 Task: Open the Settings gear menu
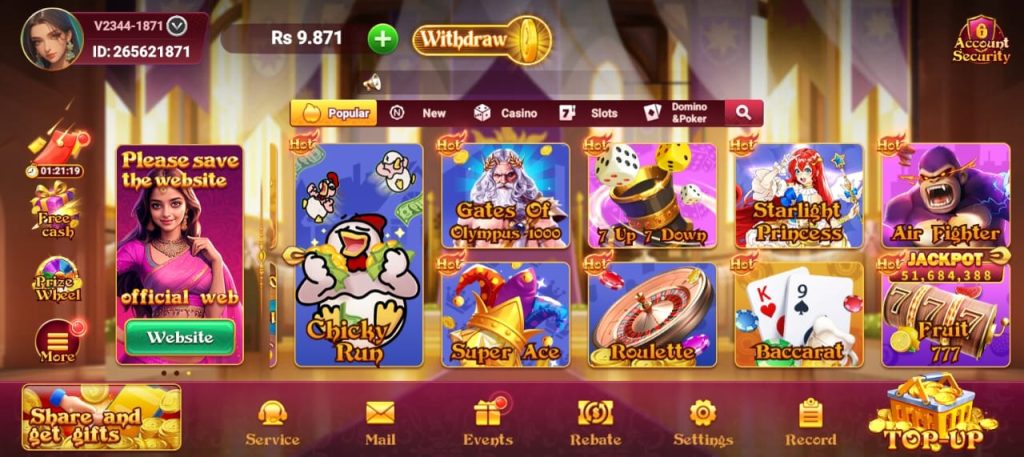click(703, 422)
